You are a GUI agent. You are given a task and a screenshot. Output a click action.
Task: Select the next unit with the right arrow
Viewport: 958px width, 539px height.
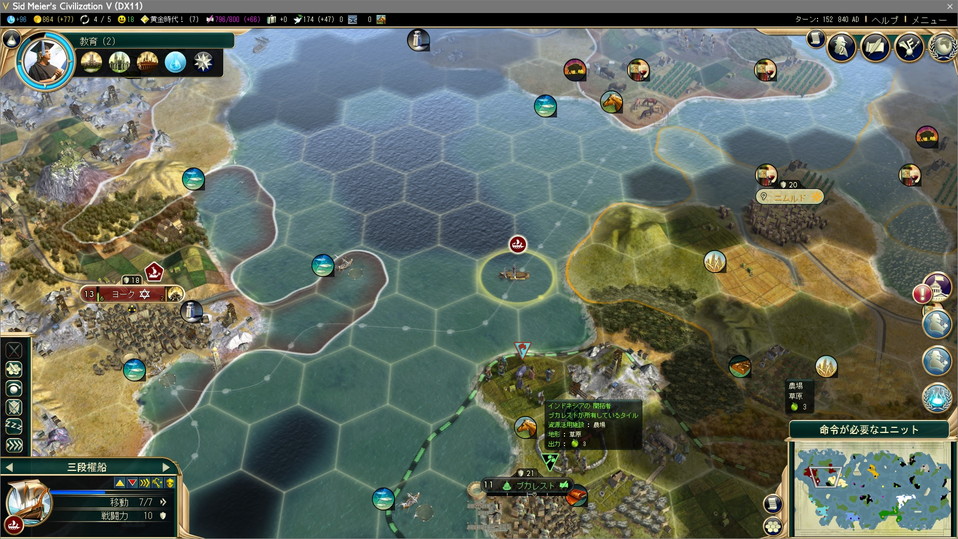(x=167, y=467)
